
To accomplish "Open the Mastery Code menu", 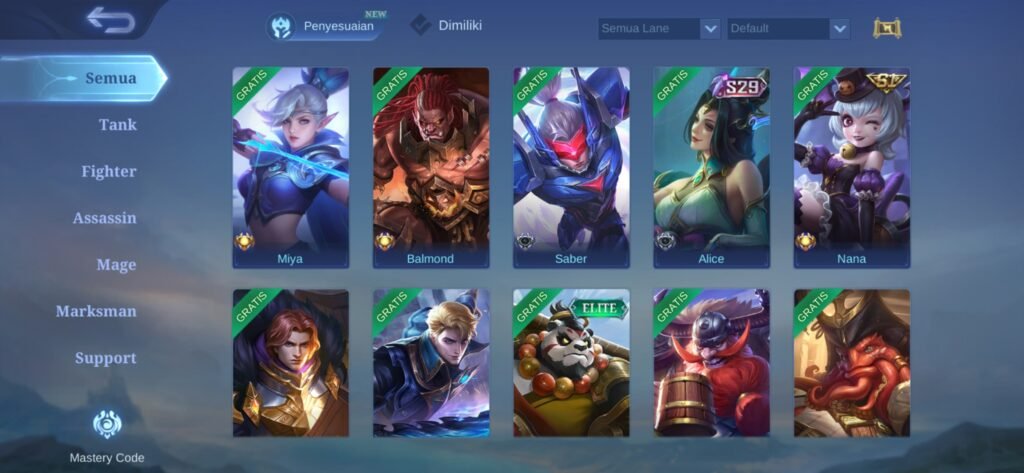I will click(107, 436).
